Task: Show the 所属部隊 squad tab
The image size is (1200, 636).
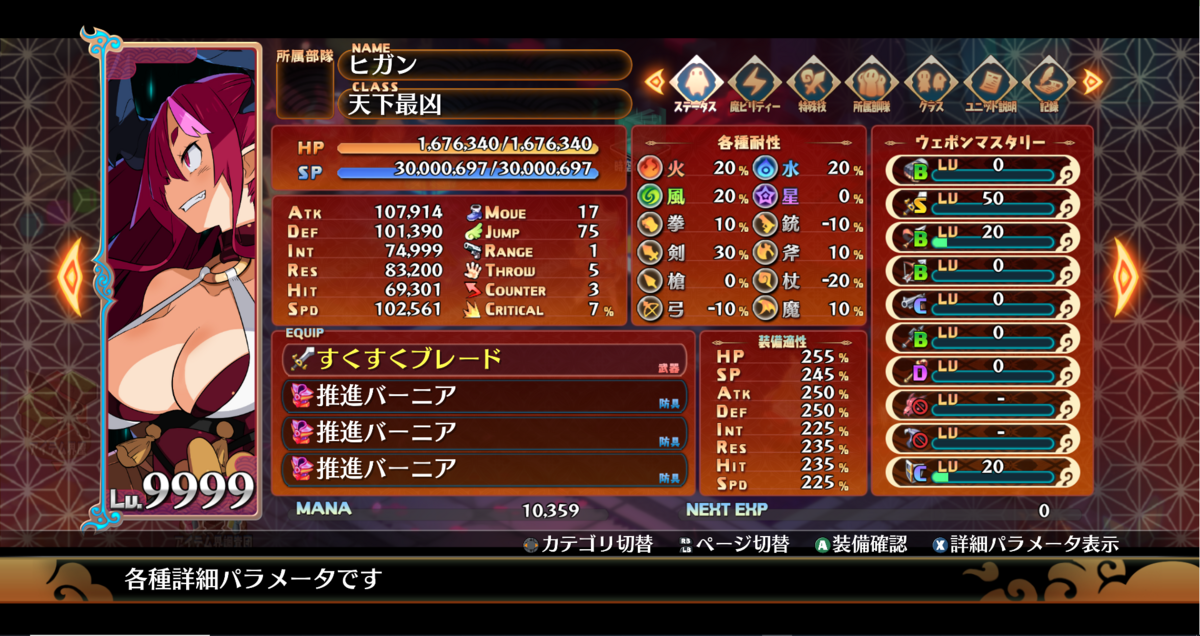Action: (872, 82)
